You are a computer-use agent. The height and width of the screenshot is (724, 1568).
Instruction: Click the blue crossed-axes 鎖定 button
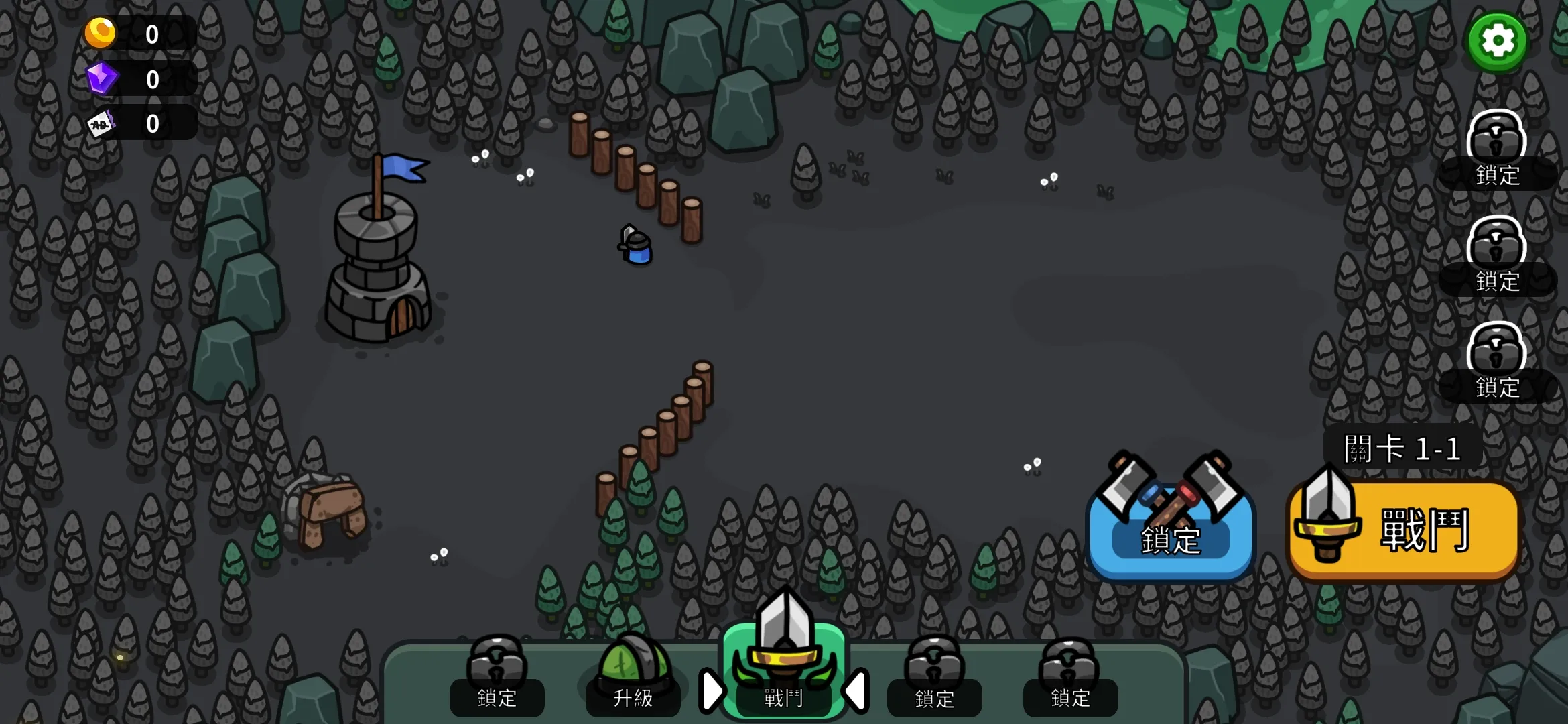tap(1170, 527)
